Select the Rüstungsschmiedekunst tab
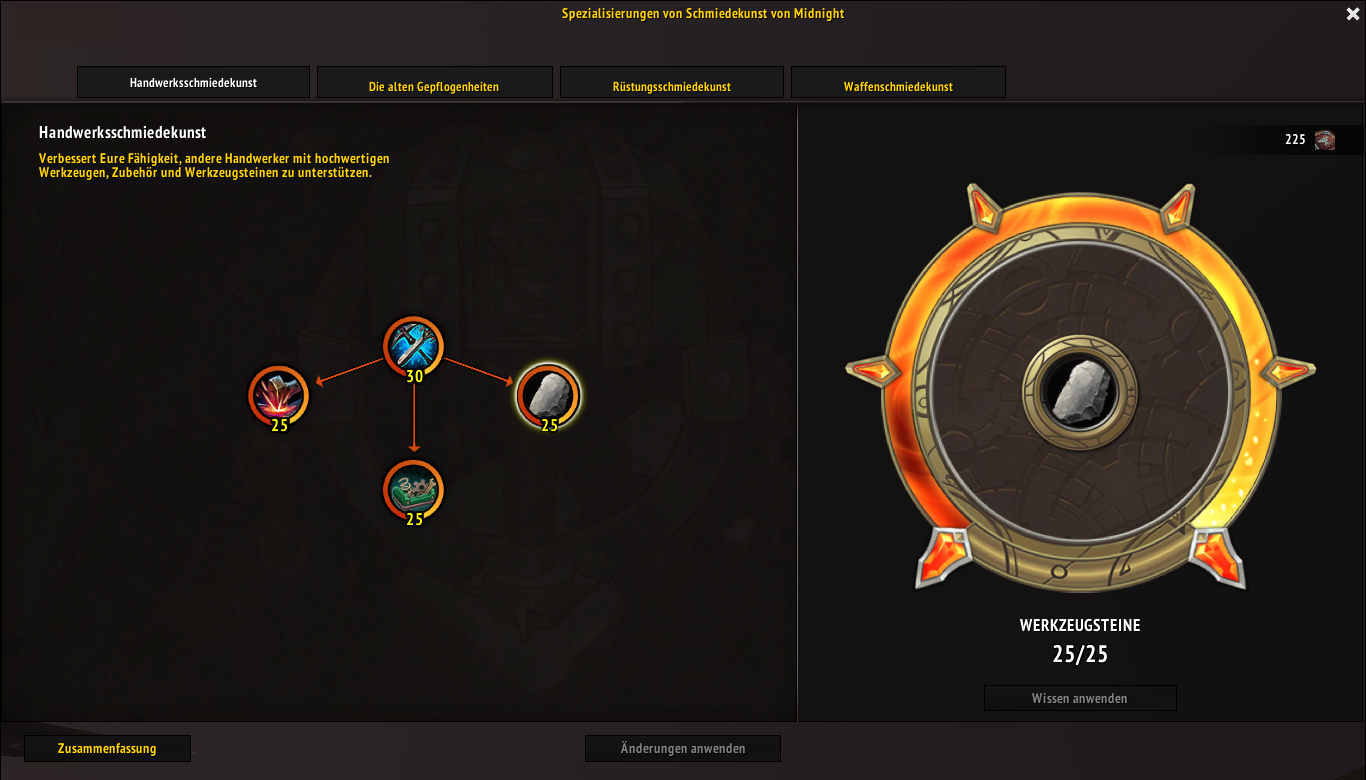The width and height of the screenshot is (1366, 780). (671, 86)
